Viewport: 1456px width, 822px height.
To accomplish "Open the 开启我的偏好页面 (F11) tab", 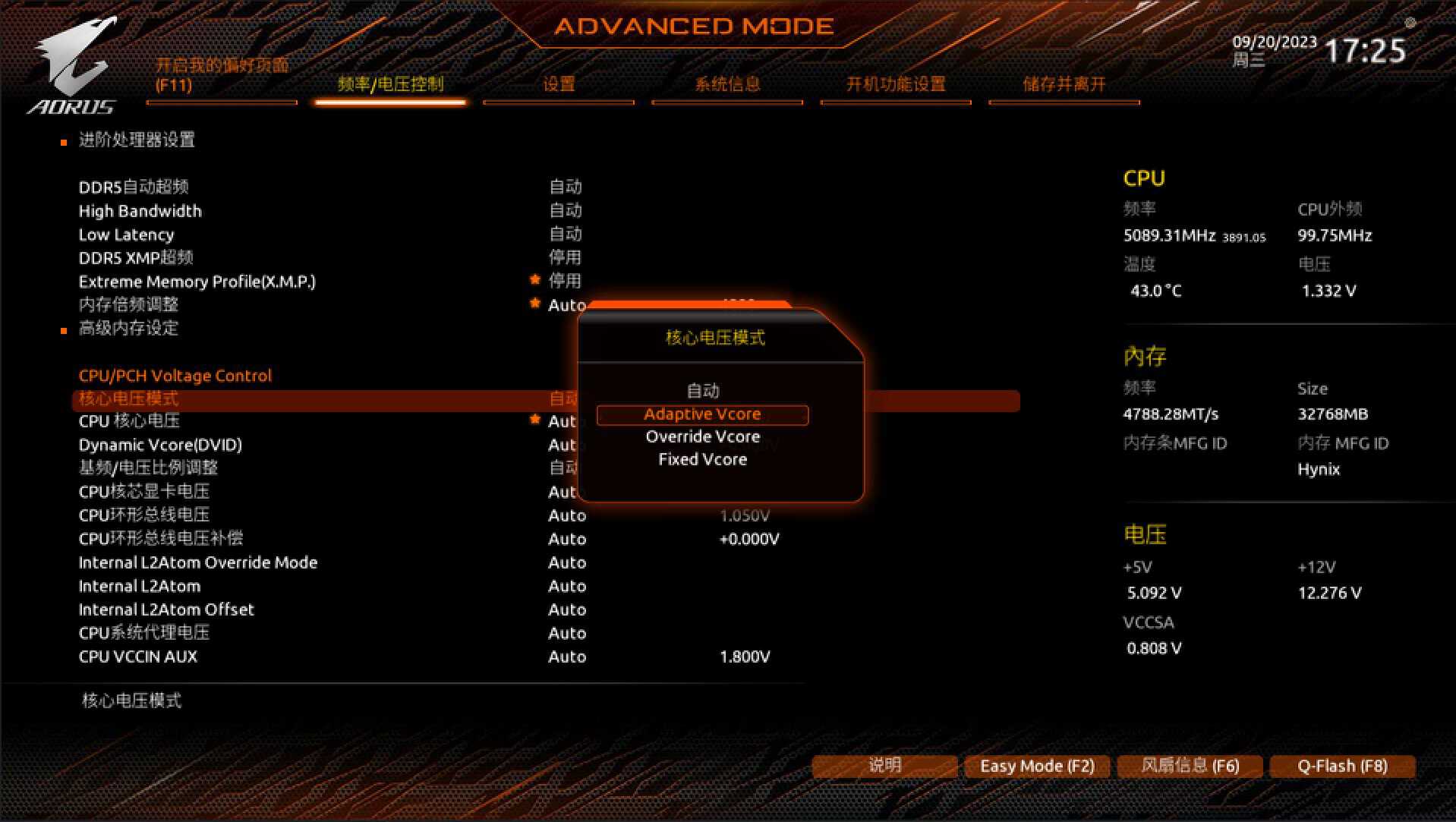I will tap(222, 75).
